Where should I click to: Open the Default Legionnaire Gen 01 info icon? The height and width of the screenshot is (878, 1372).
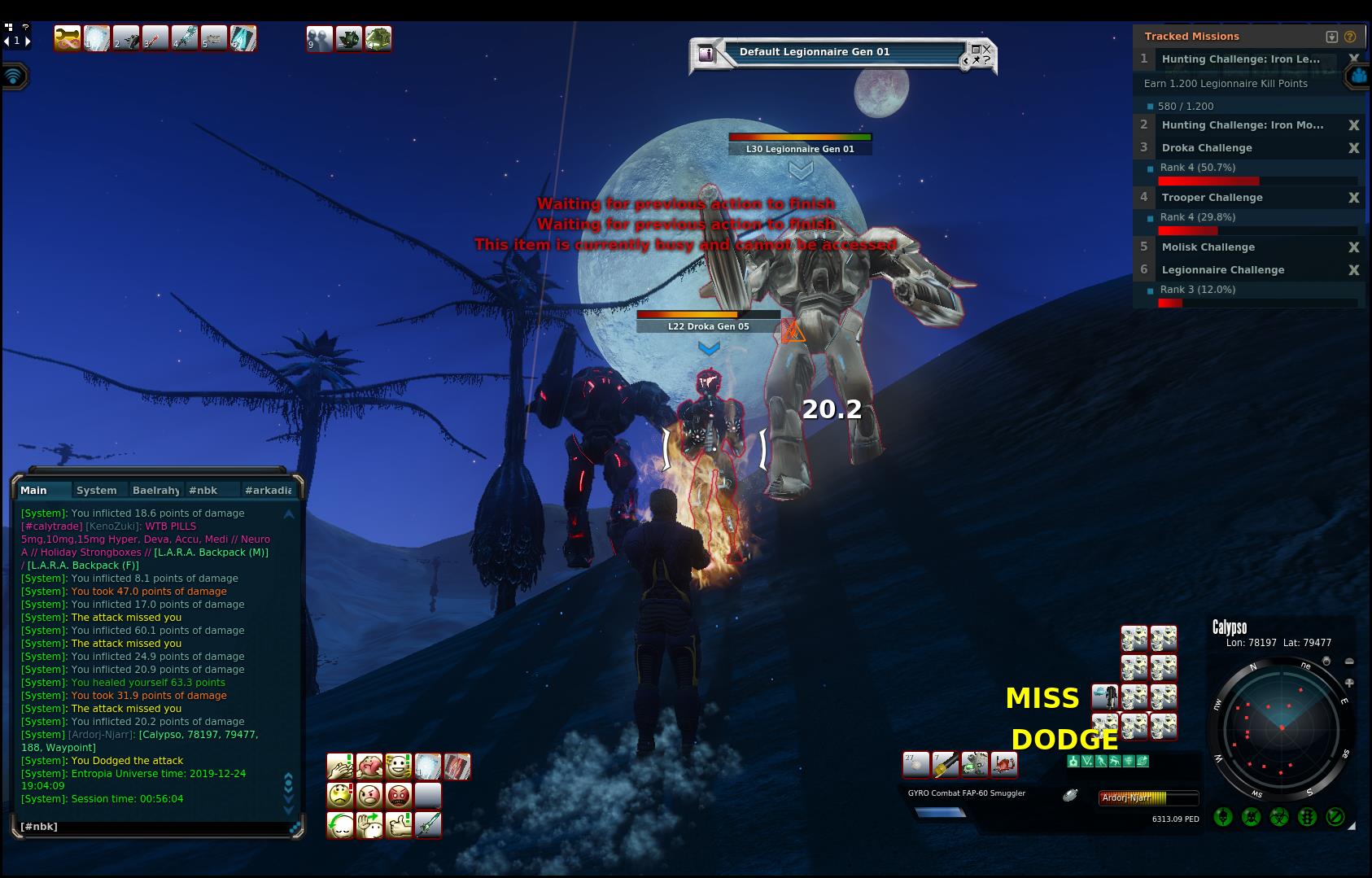click(706, 54)
